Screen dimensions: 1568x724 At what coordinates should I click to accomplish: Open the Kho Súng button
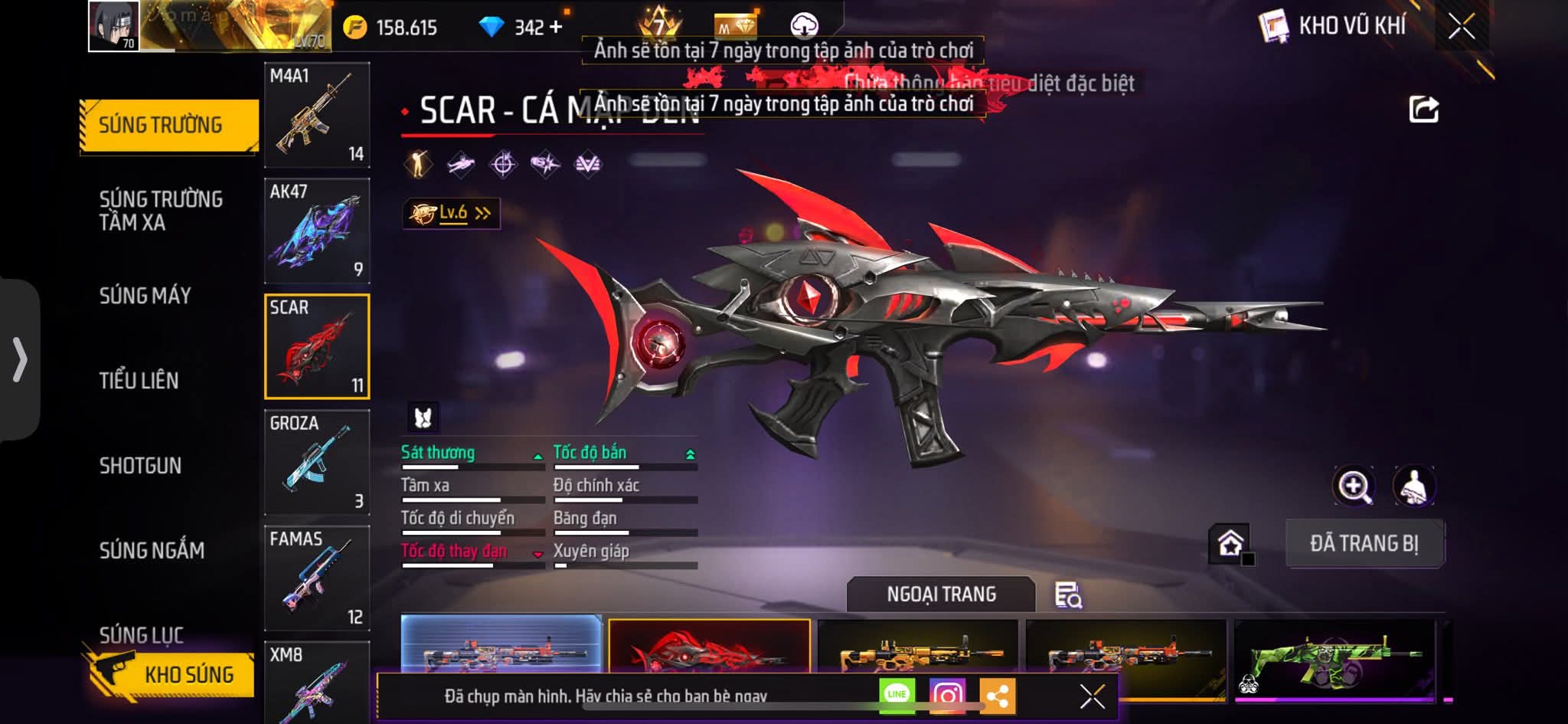tap(172, 673)
